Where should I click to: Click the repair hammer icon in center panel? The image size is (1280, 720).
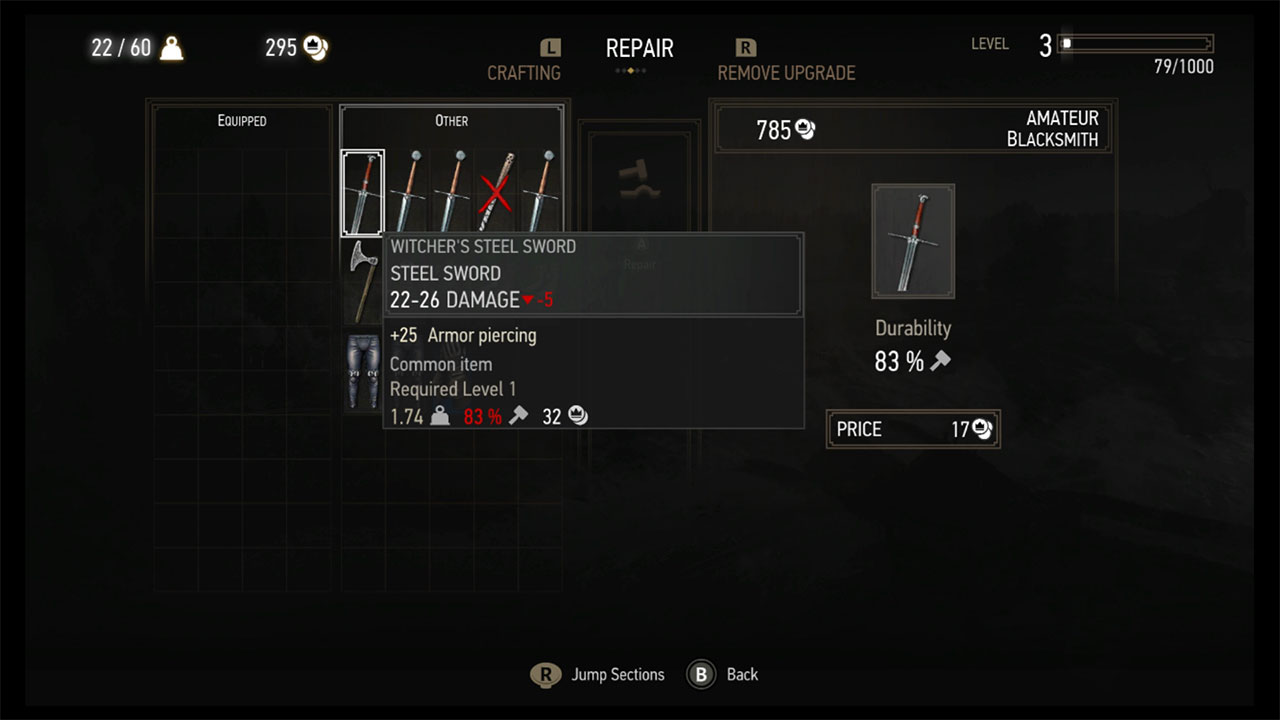[640, 180]
